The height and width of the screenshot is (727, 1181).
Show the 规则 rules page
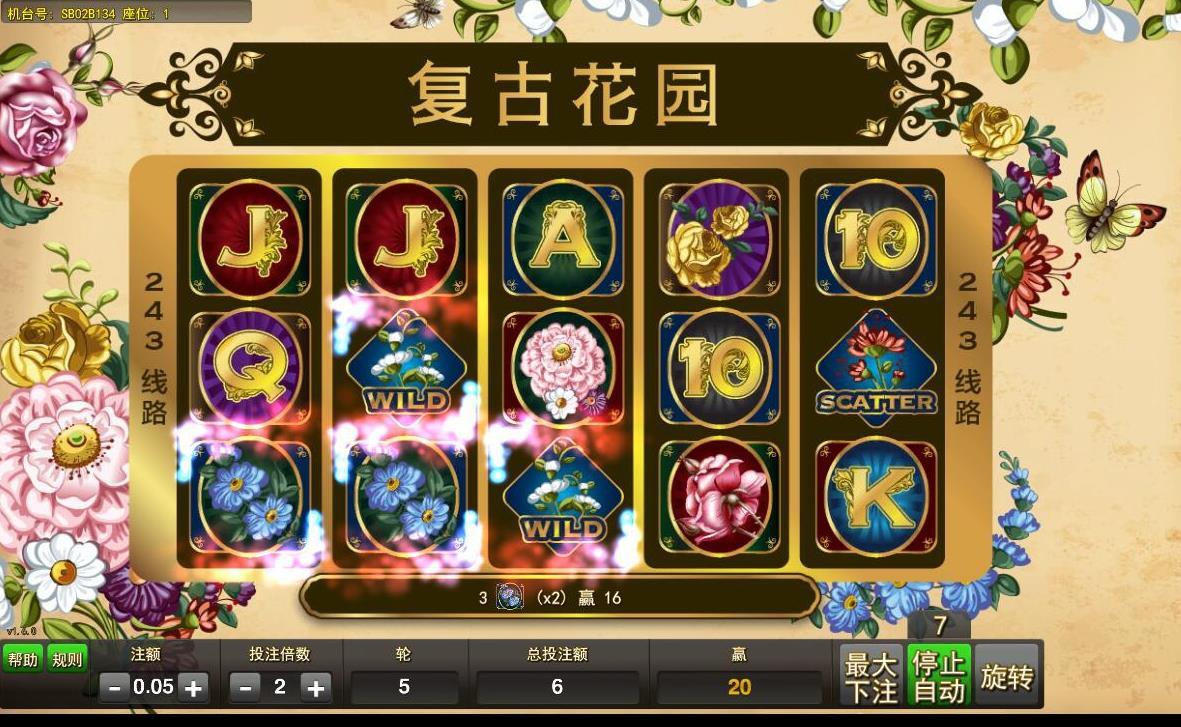click(68, 660)
